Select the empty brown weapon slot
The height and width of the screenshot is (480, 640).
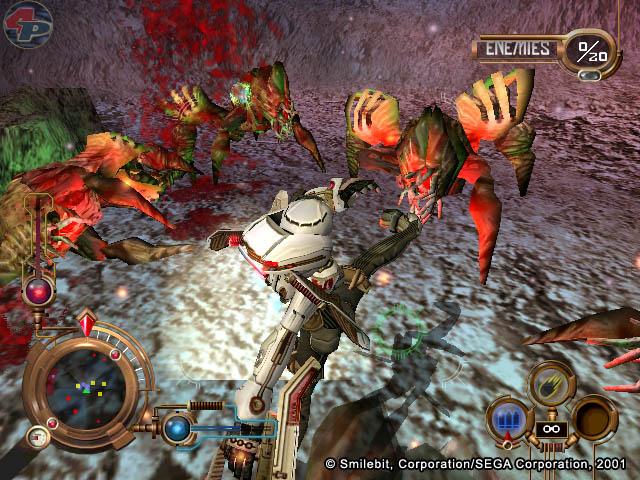pyautogui.click(x=594, y=415)
